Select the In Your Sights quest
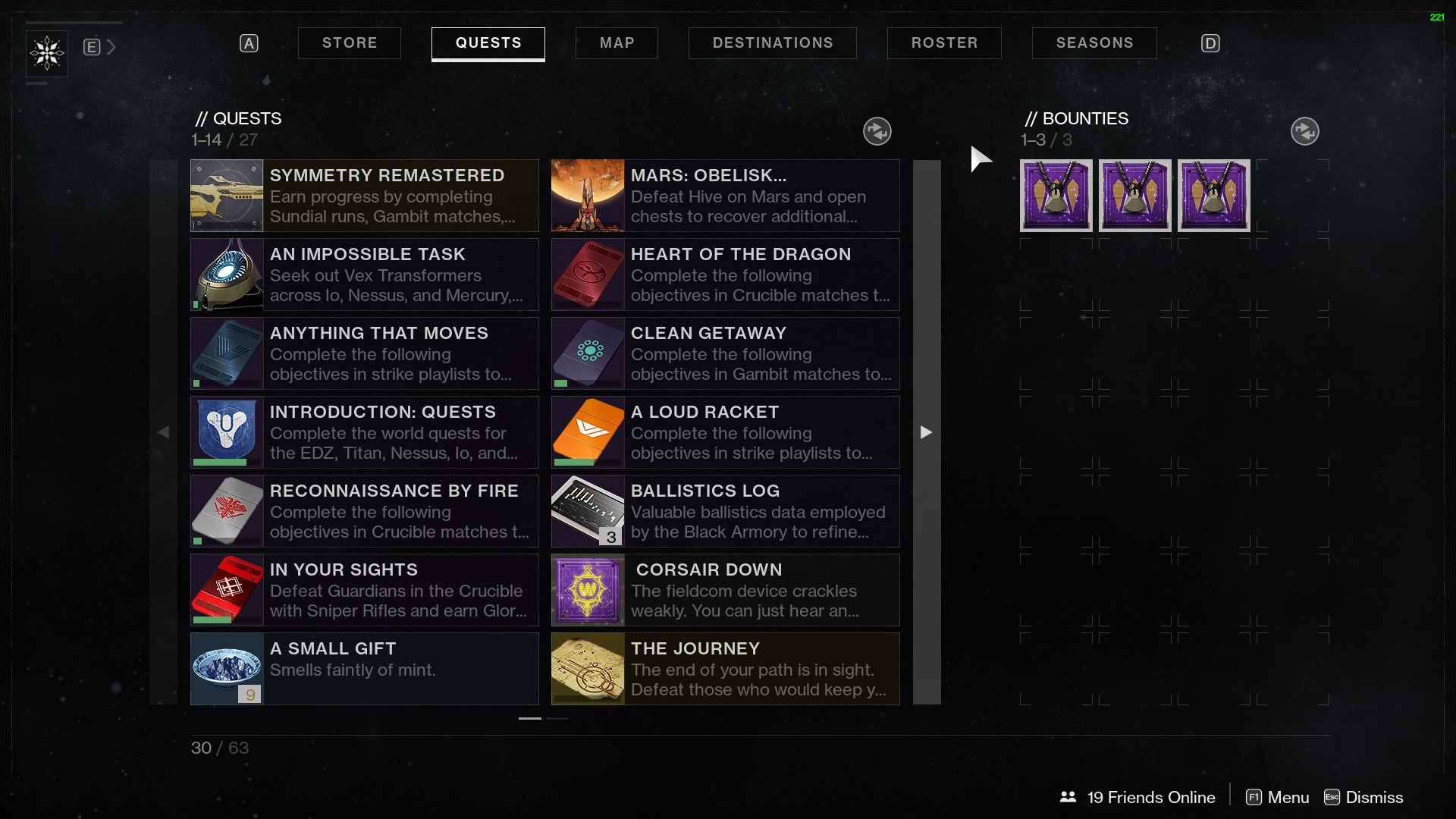This screenshot has width=1456, height=819. (x=364, y=590)
